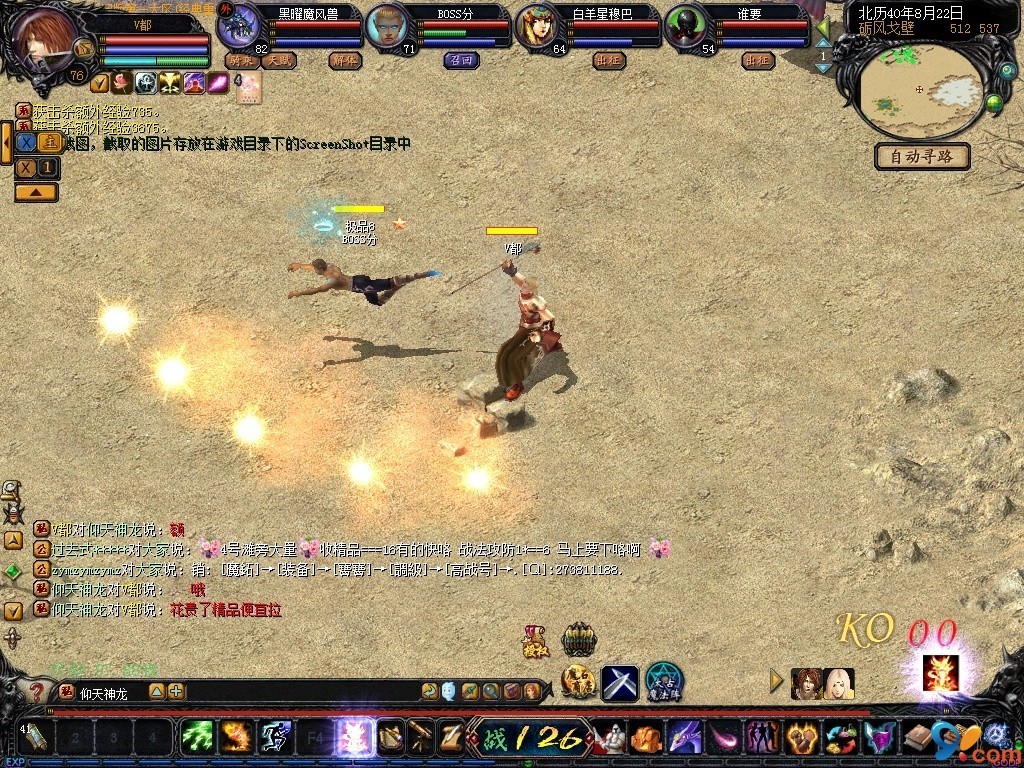Activate the green claw skill on the hotbar
Viewport: 1024px width, 768px height.
(x=196, y=737)
